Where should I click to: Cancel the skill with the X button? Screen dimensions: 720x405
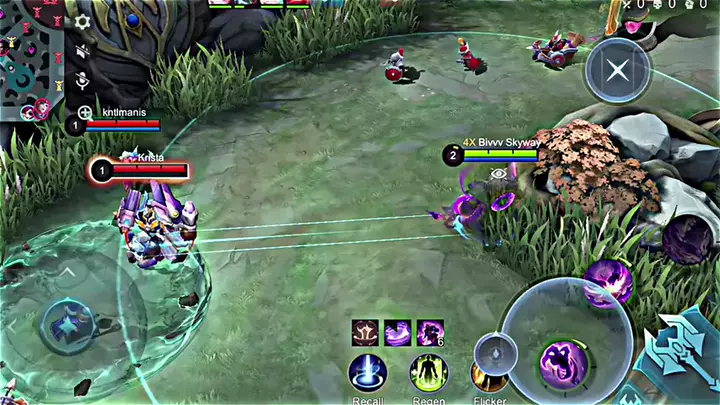[618, 70]
